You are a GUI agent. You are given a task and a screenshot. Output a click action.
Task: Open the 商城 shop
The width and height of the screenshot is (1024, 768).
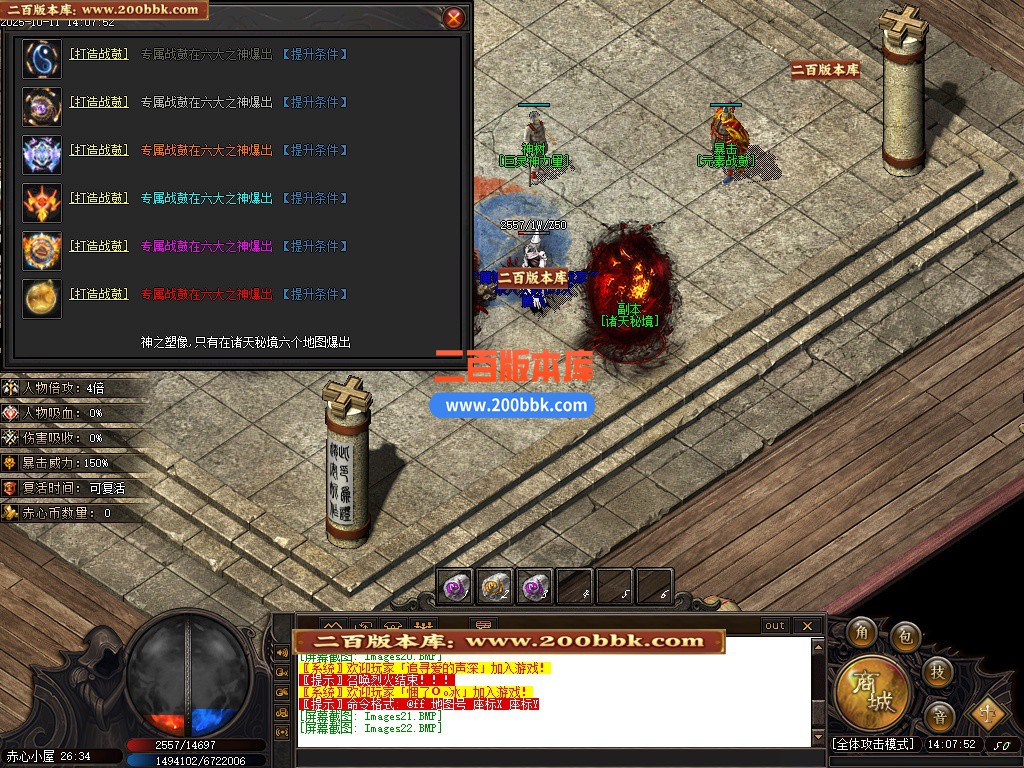click(x=873, y=691)
